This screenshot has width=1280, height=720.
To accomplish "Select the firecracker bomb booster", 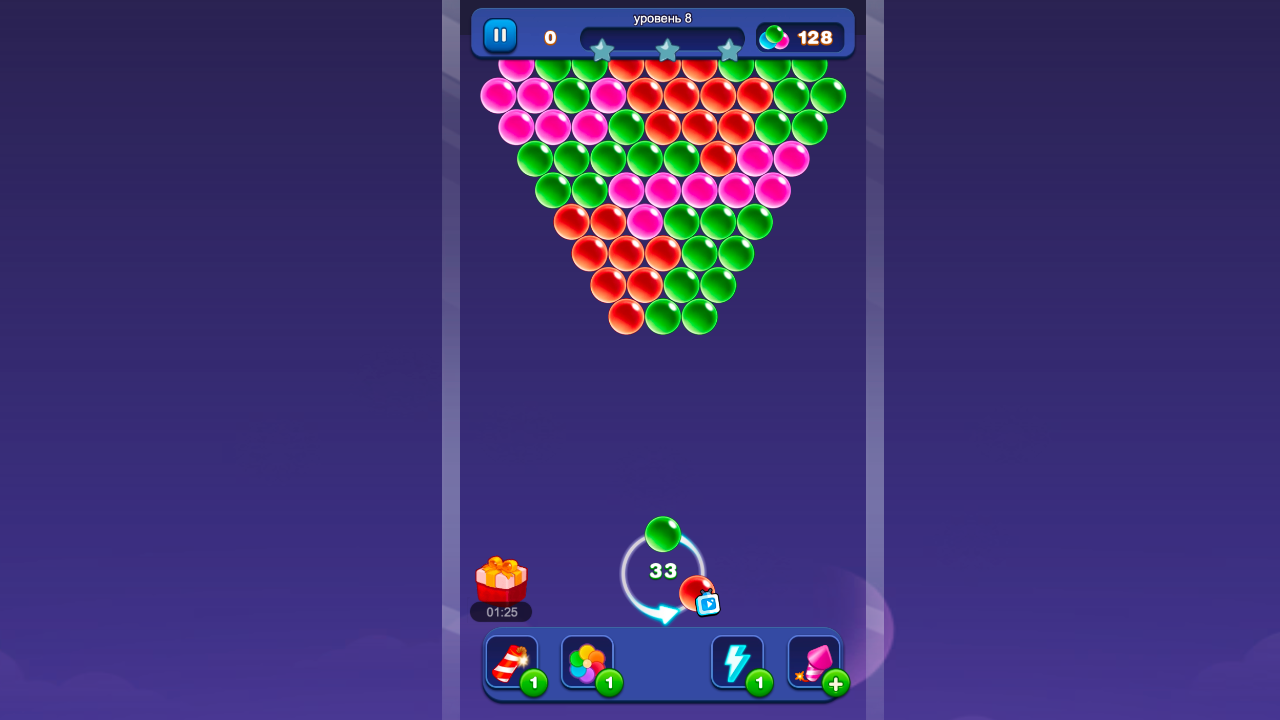I will pyautogui.click(x=512, y=662).
